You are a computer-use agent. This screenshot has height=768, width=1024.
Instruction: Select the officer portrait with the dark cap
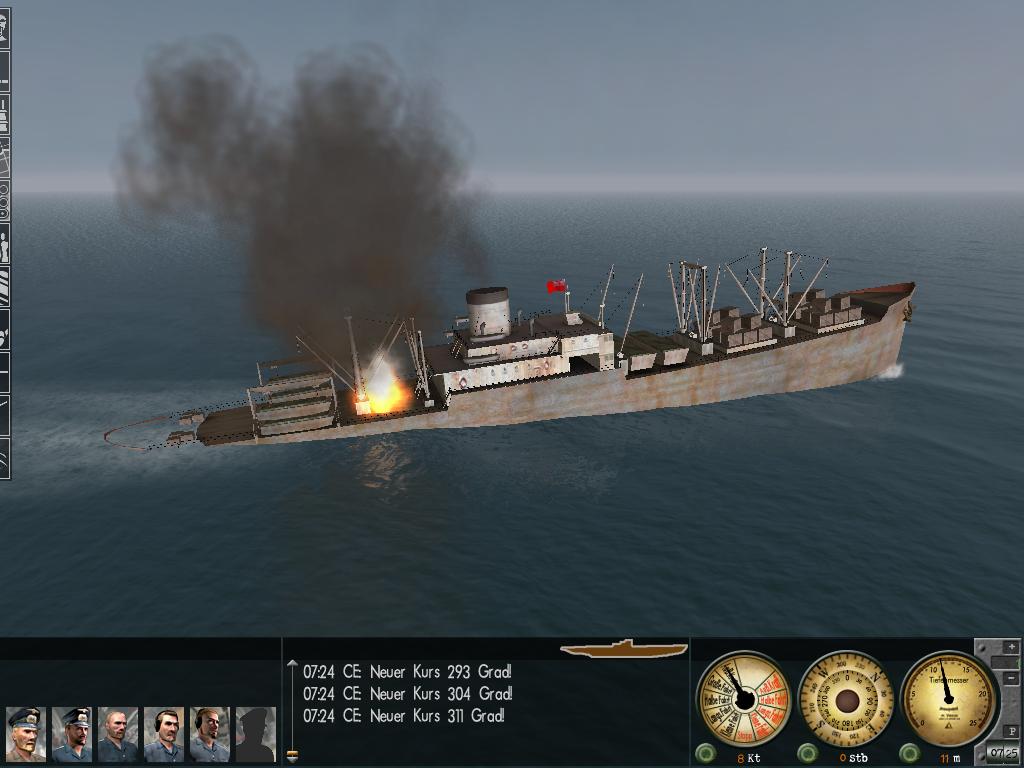click(x=71, y=733)
